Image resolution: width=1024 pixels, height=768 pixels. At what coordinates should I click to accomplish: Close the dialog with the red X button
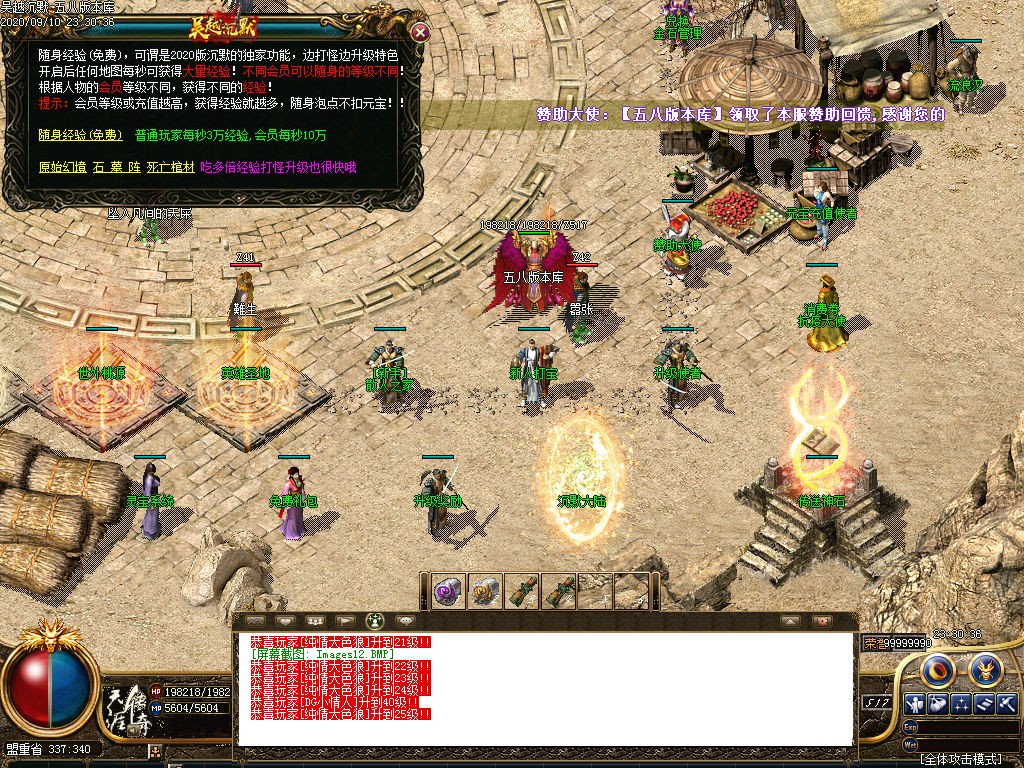[x=421, y=32]
